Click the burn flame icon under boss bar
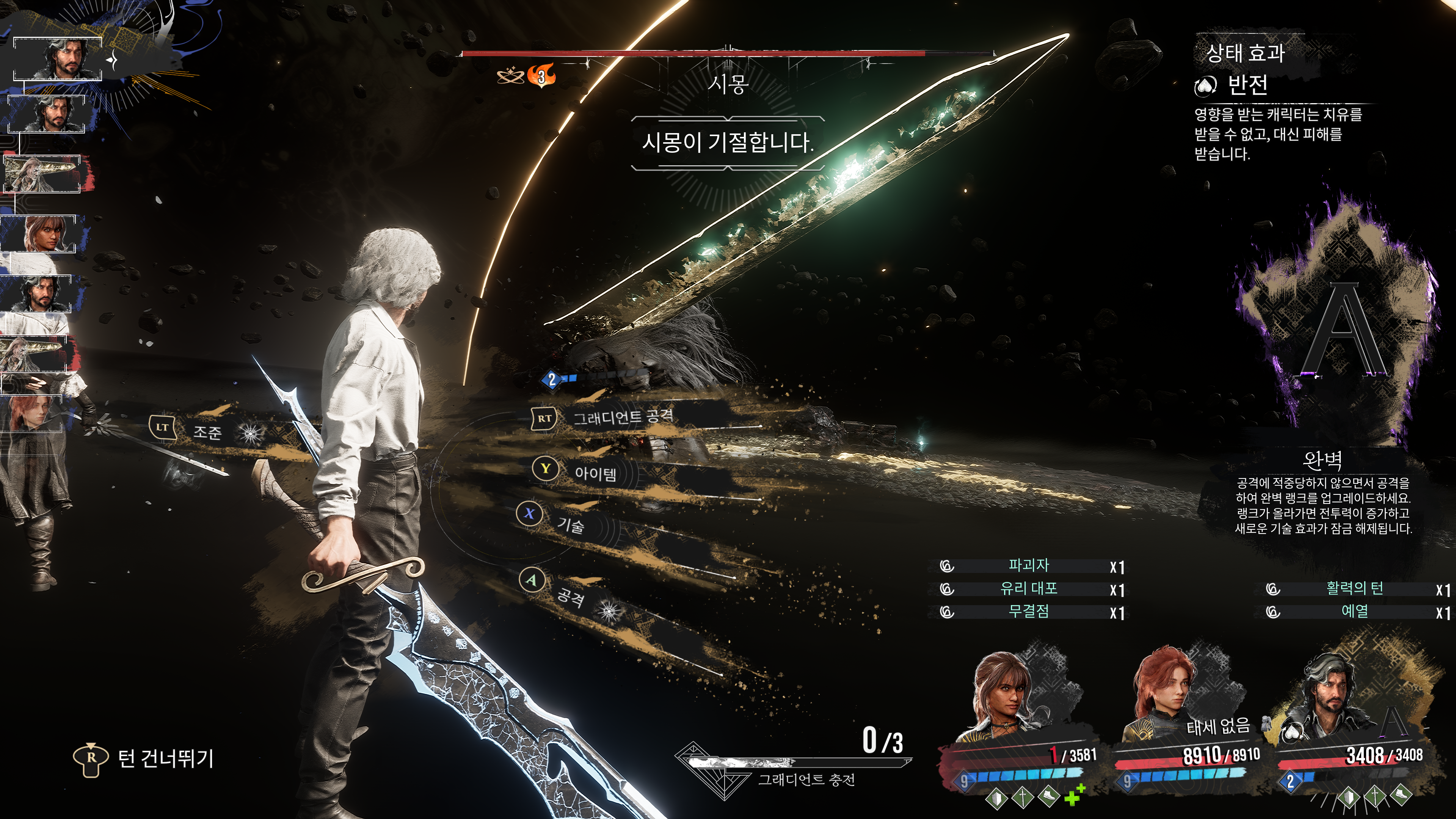The width and height of the screenshot is (1456, 819). coord(541,76)
